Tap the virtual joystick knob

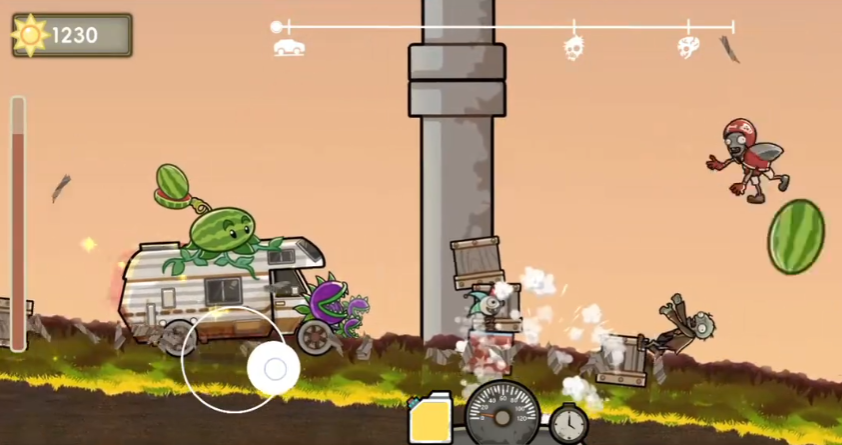tap(274, 370)
